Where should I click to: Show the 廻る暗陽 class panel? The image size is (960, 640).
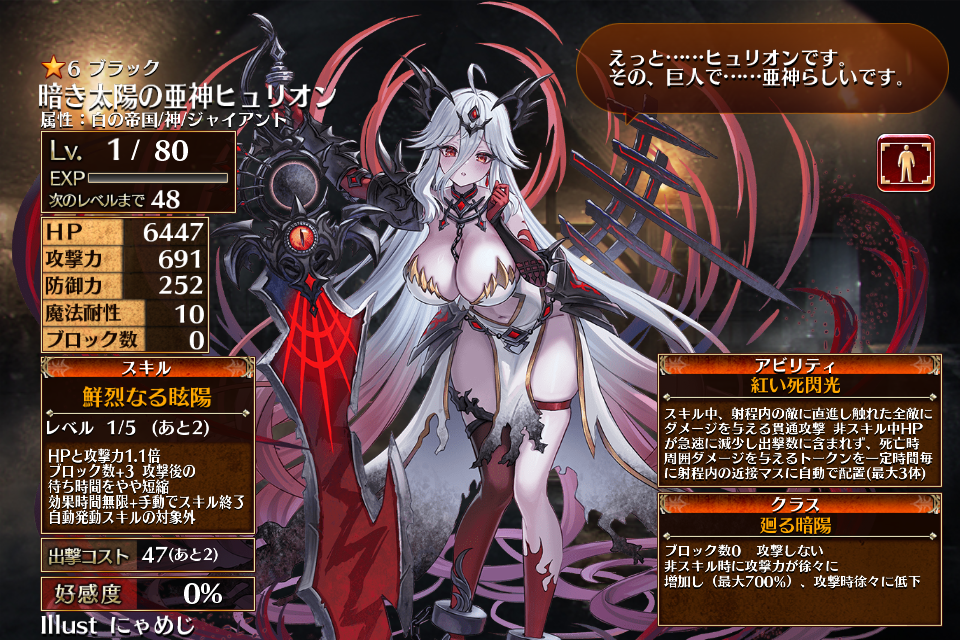798,524
